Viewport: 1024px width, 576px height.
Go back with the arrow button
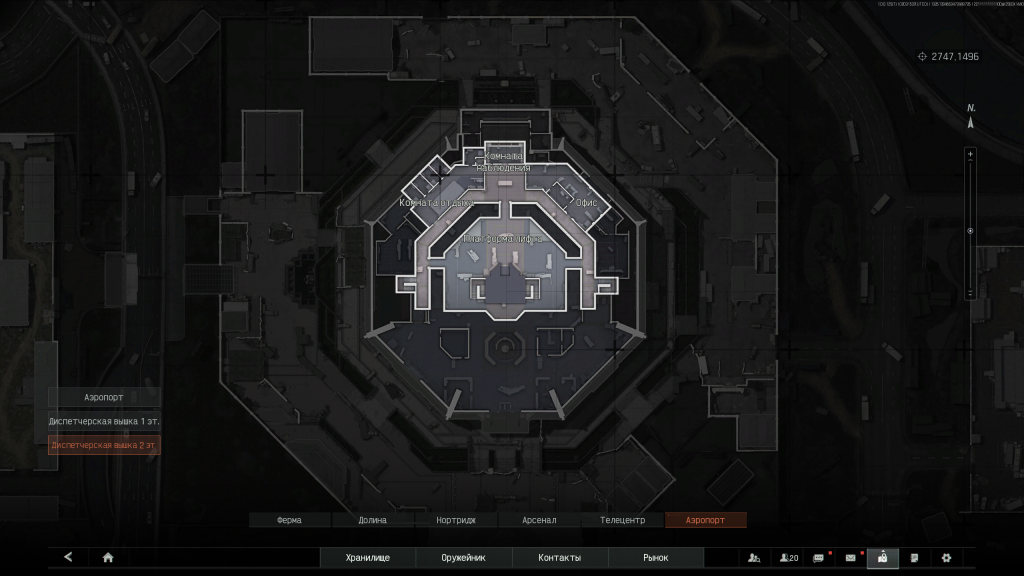tap(68, 557)
